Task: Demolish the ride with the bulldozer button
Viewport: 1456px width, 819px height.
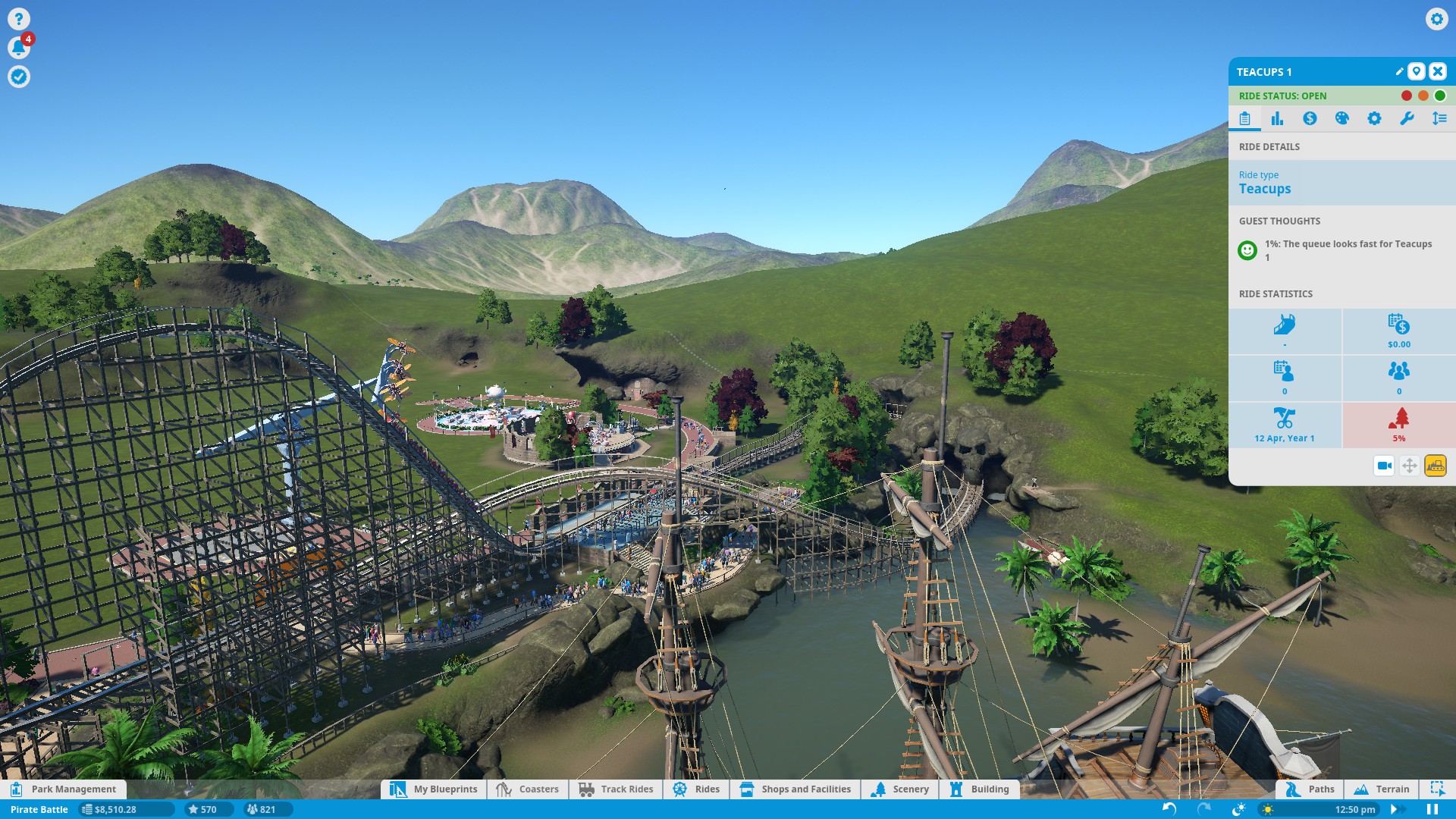Action: pyautogui.click(x=1435, y=466)
